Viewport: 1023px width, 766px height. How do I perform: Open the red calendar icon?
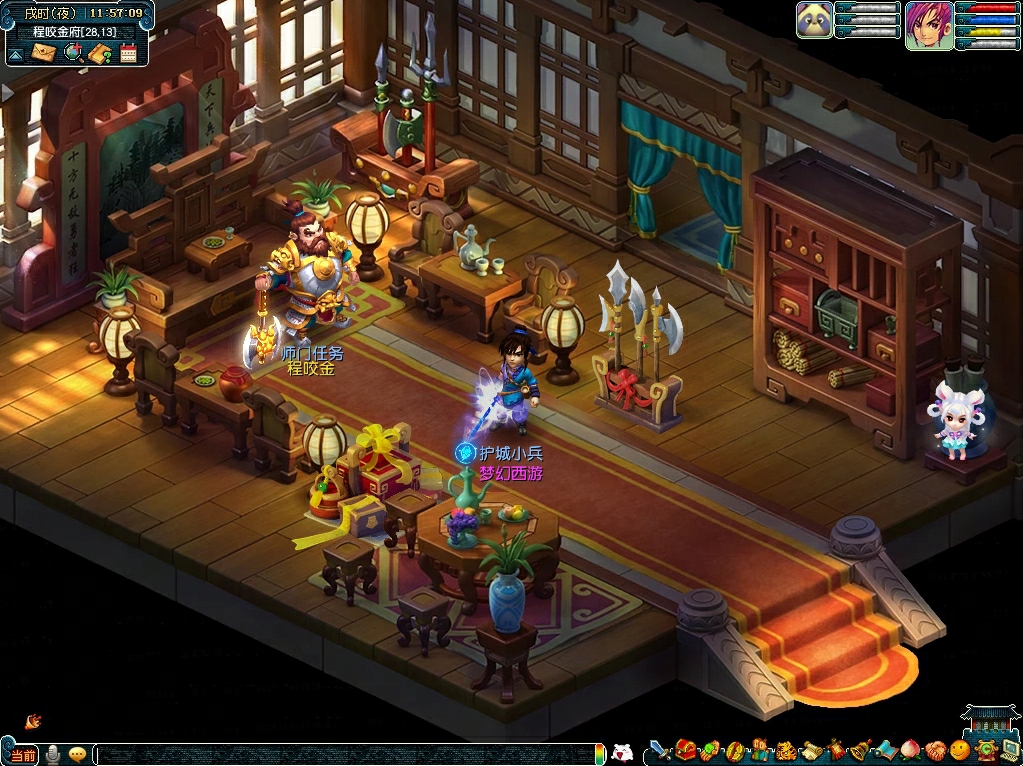point(128,53)
